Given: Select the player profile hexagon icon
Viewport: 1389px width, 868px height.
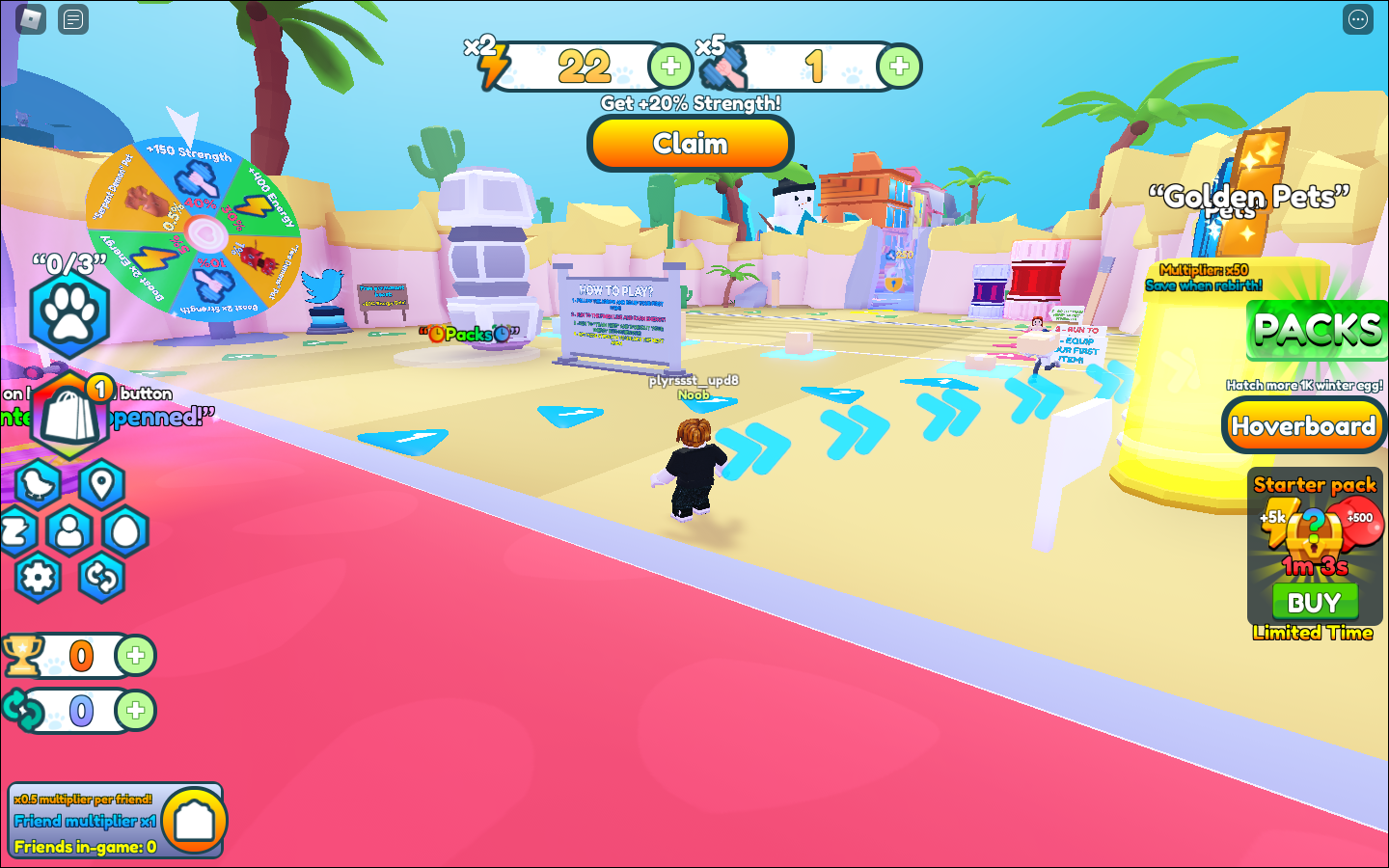Looking at the screenshot, I should tap(69, 531).
